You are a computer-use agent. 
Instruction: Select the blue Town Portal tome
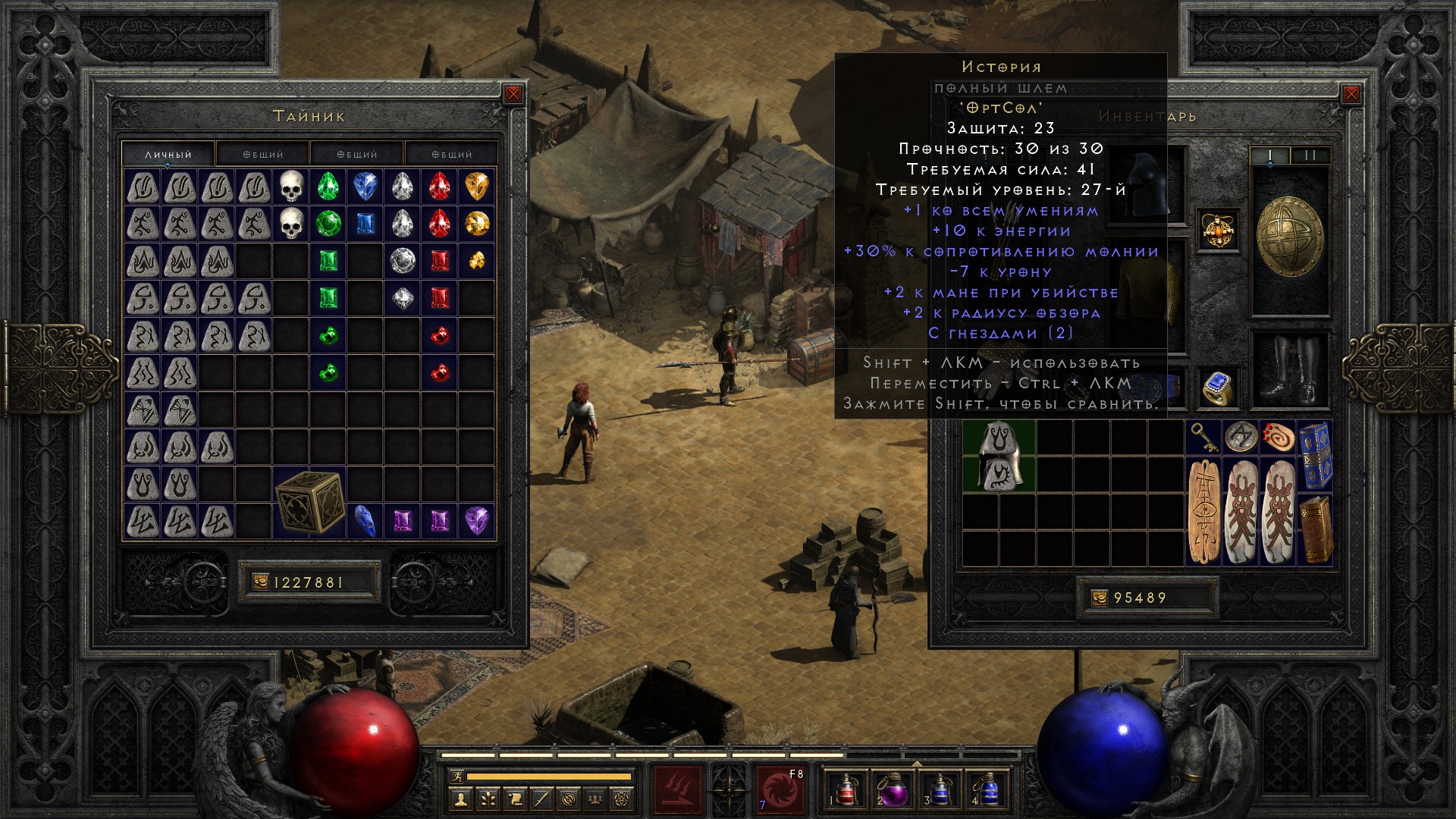[1316, 457]
